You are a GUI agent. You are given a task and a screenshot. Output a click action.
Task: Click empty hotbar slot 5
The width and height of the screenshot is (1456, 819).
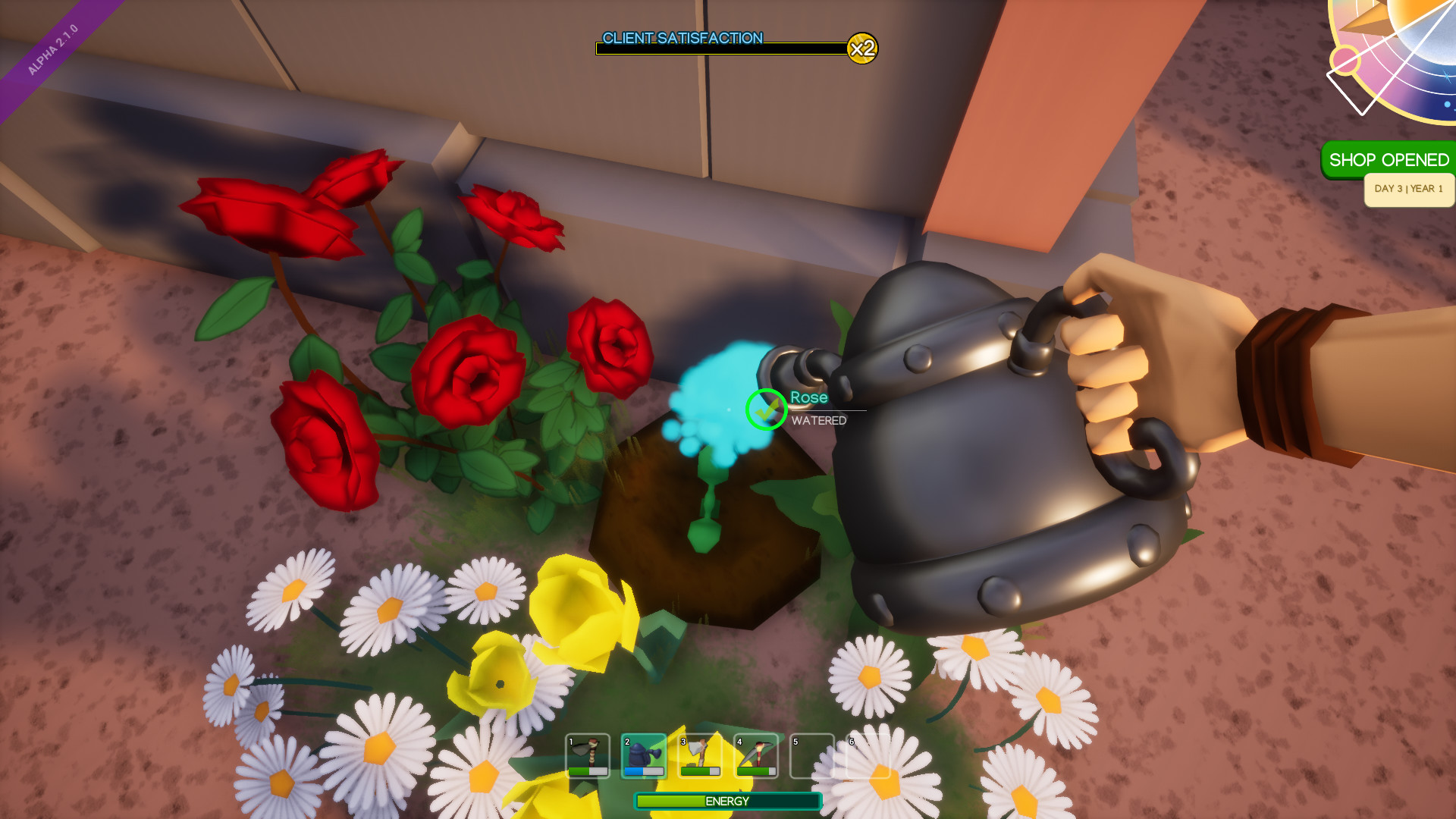[812, 757]
